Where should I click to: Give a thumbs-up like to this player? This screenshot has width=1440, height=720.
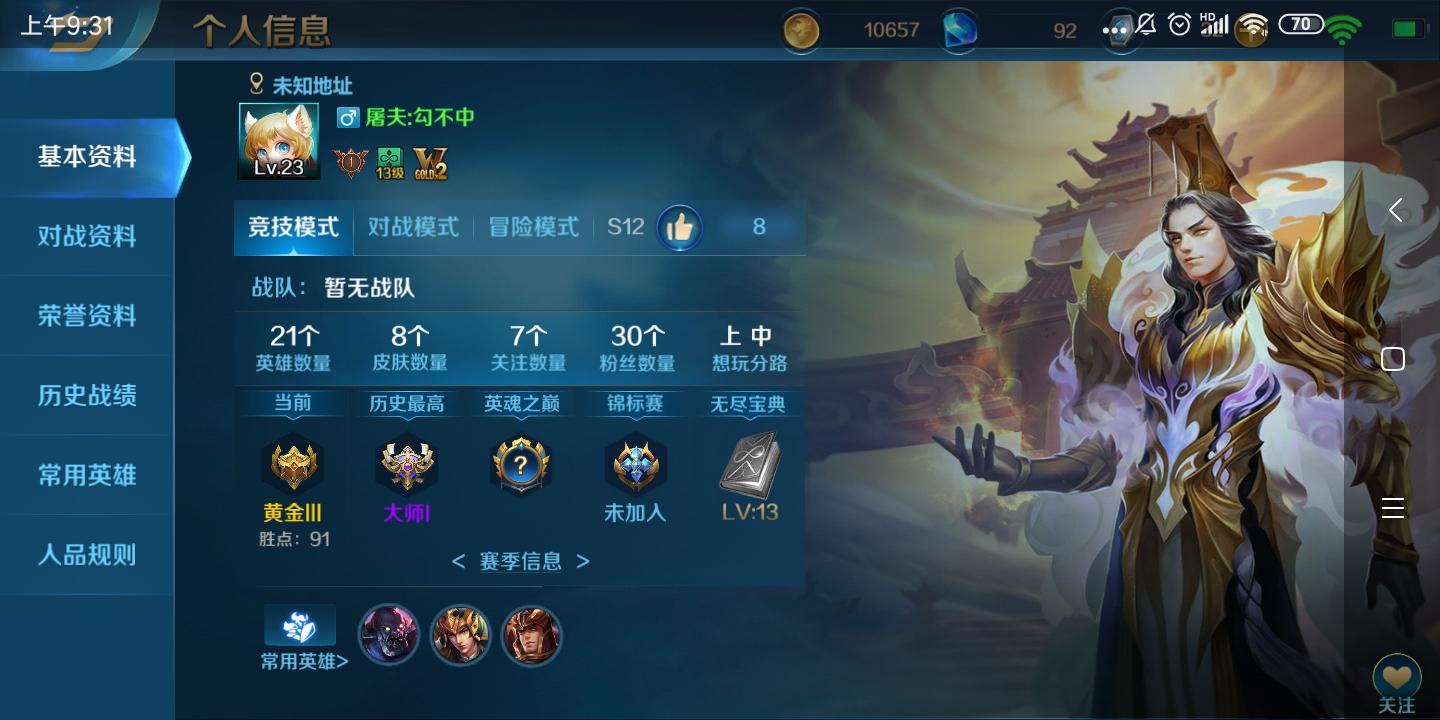tap(681, 227)
